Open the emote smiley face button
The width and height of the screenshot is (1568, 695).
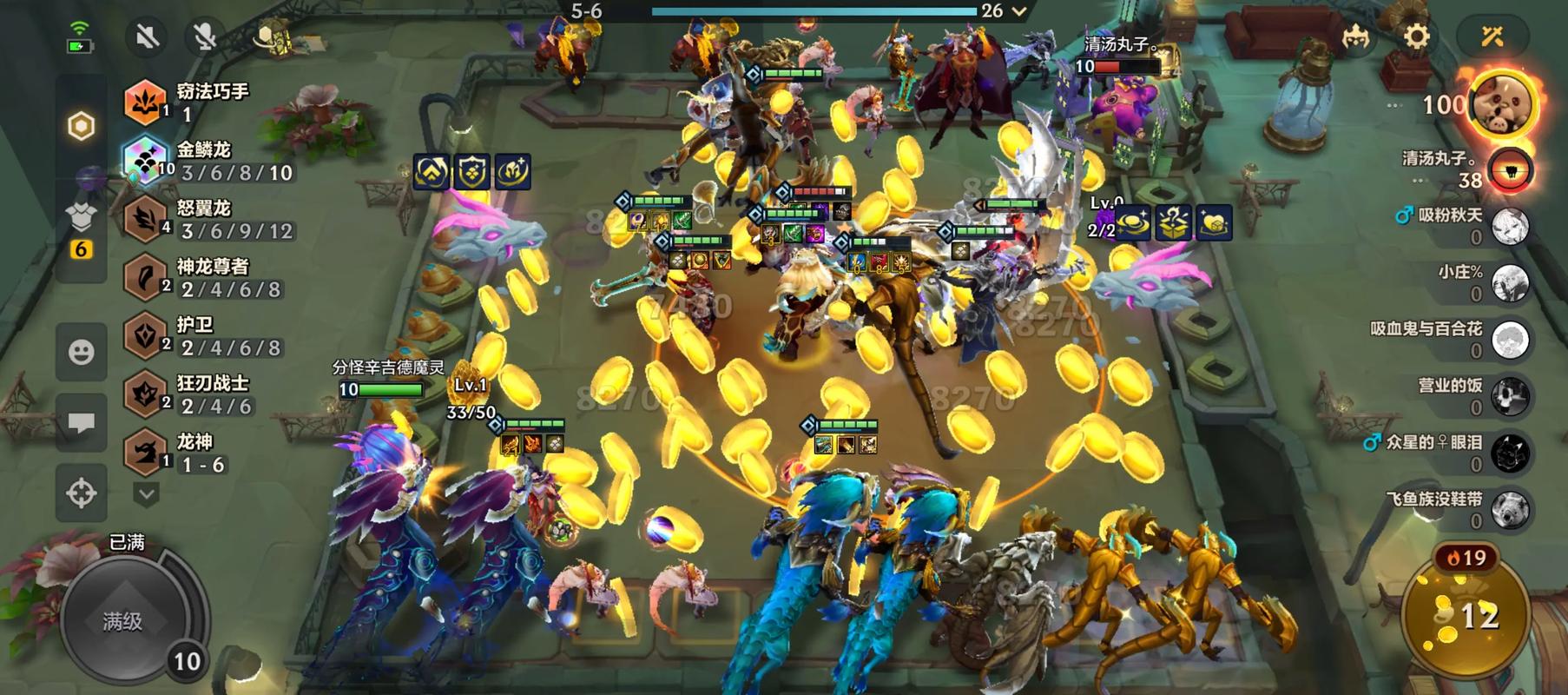(x=82, y=352)
